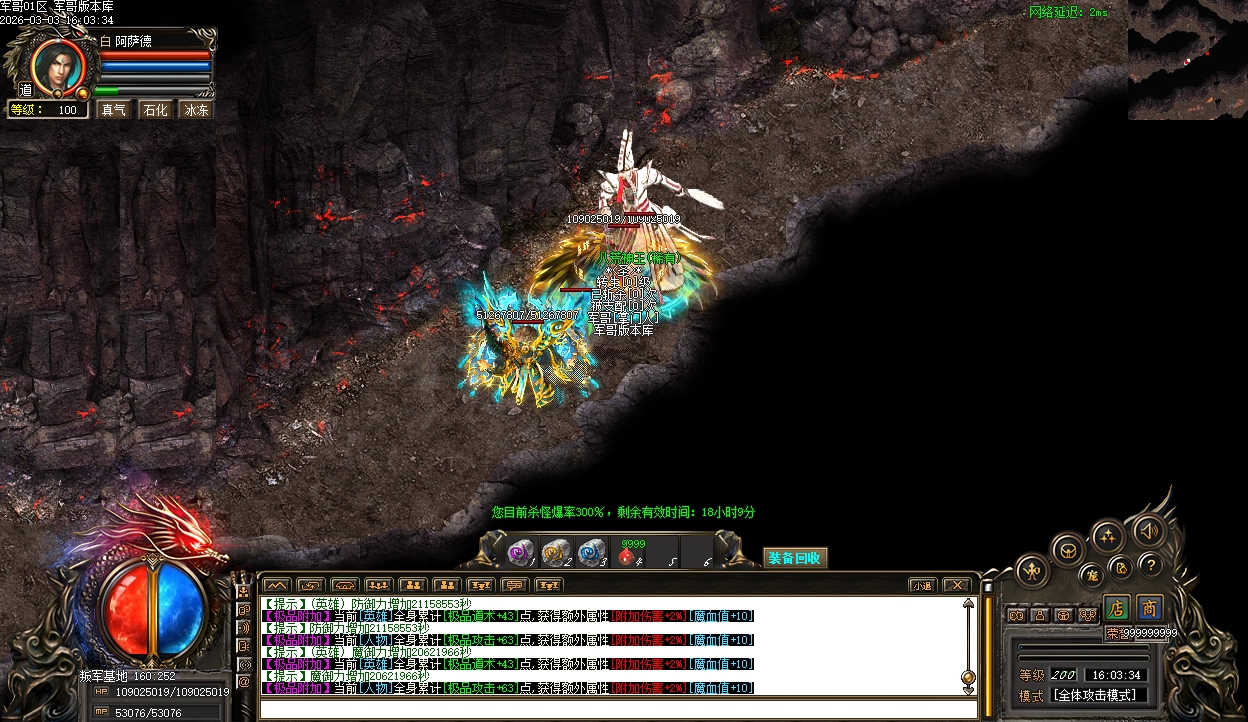Image resolution: width=1248 pixels, height=722 pixels.
Task: Use the red potion stacked 9999
Action: pyautogui.click(x=628, y=555)
